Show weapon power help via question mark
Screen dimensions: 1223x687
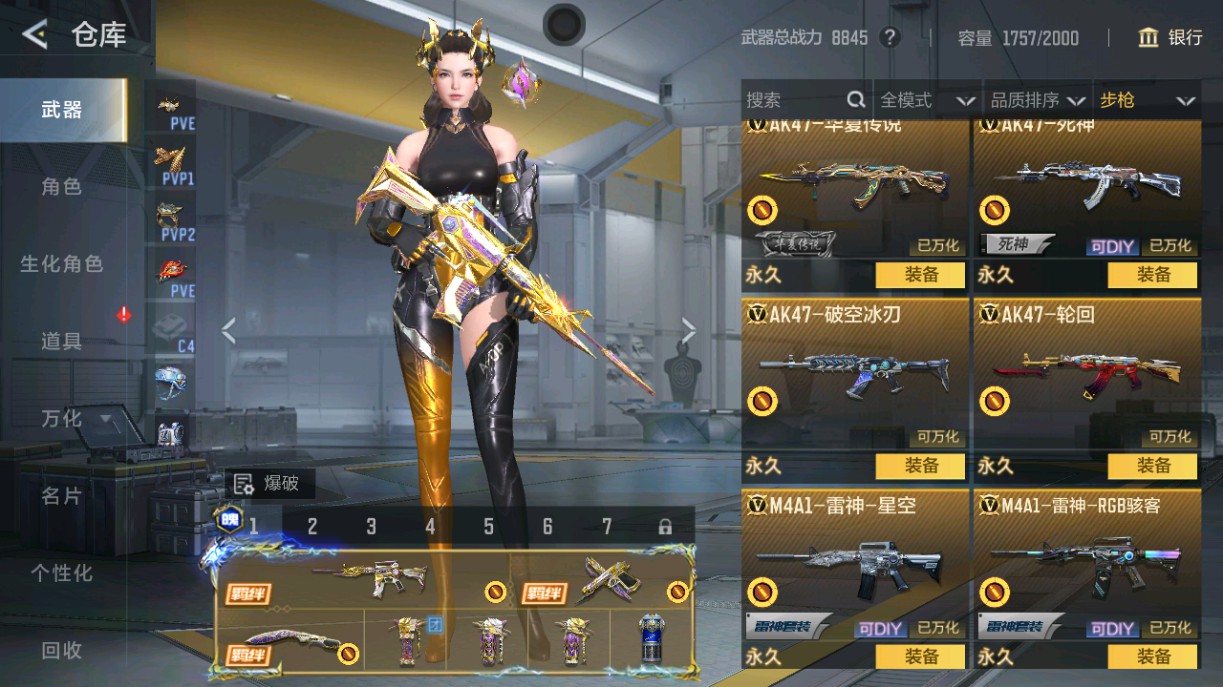889,38
